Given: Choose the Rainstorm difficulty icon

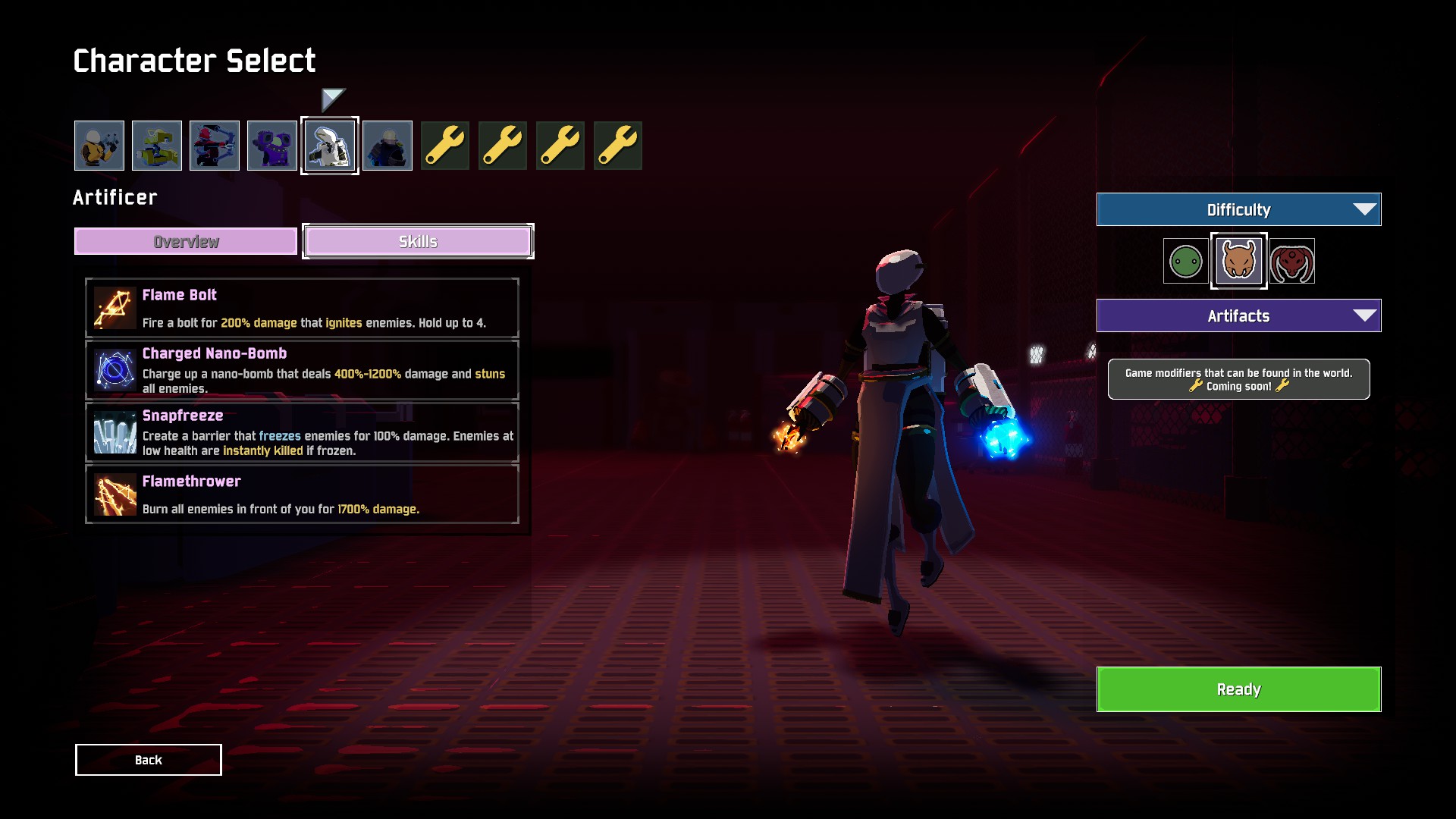Looking at the screenshot, I should (1238, 262).
